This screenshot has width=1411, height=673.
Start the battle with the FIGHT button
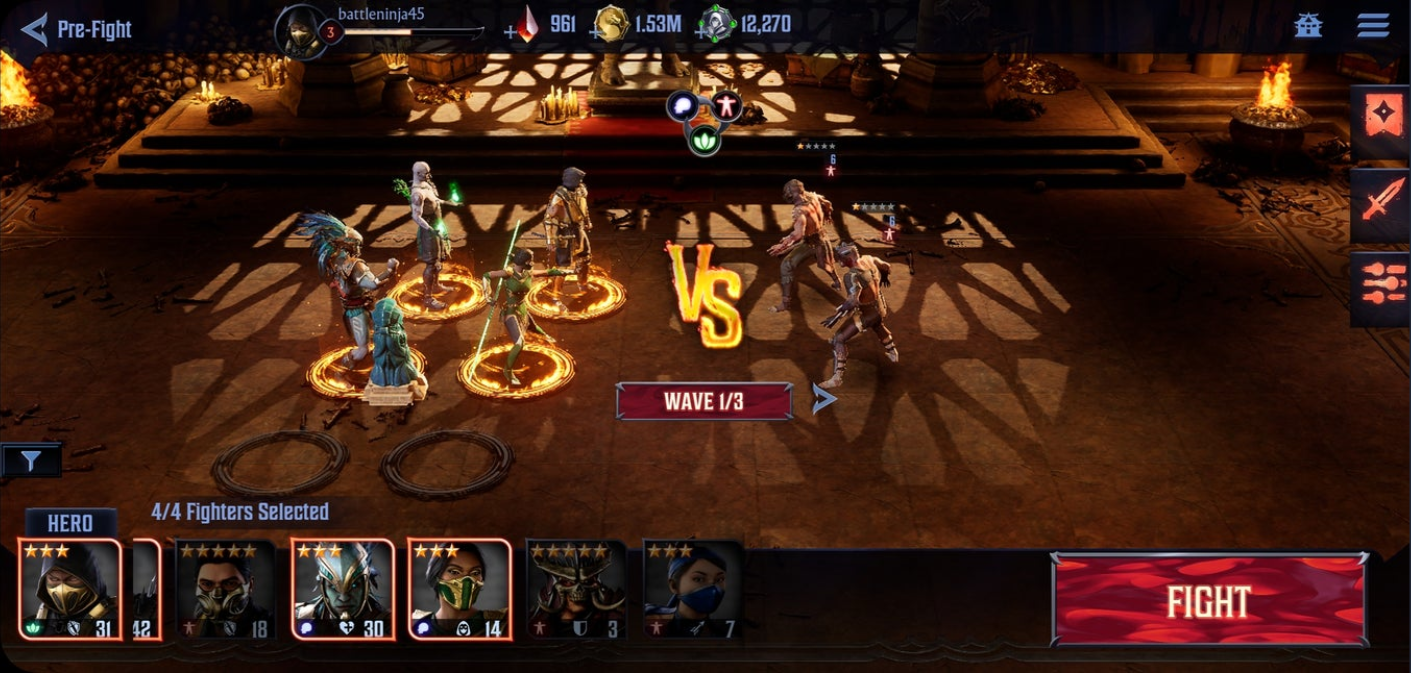[x=1208, y=600]
